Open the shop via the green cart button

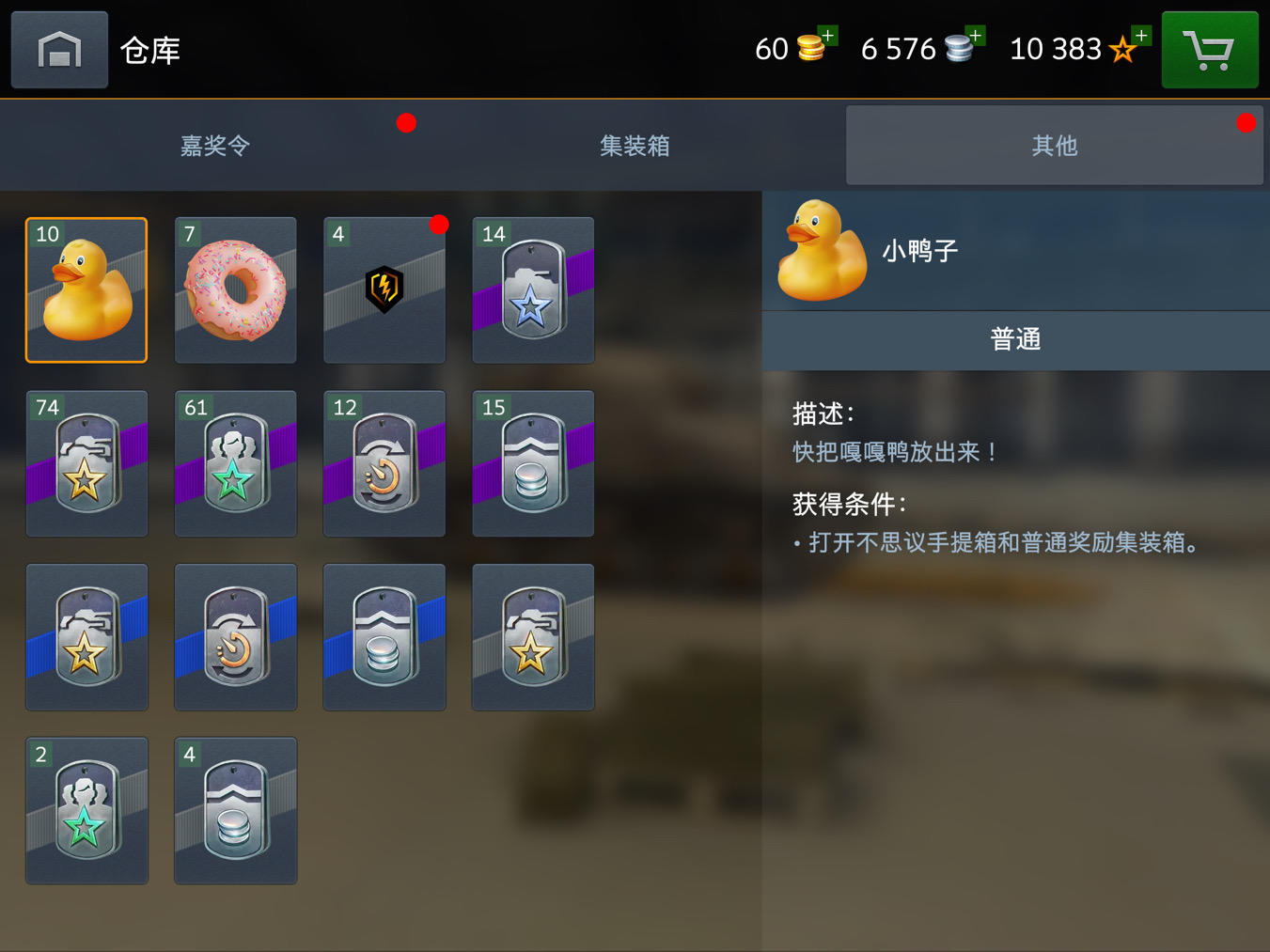(x=1210, y=49)
